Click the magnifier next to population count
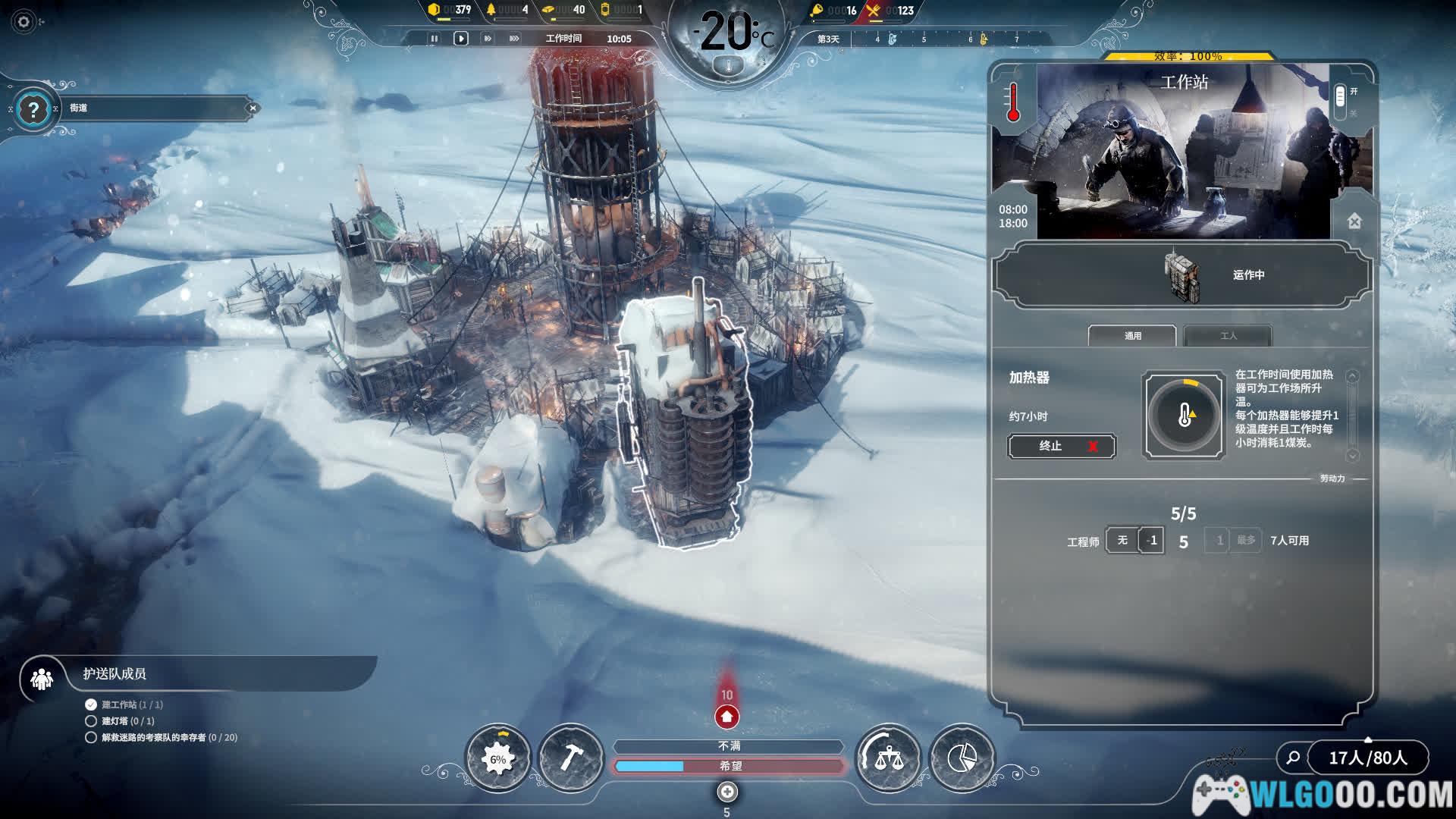Viewport: 1456px width, 819px height. click(x=1293, y=757)
